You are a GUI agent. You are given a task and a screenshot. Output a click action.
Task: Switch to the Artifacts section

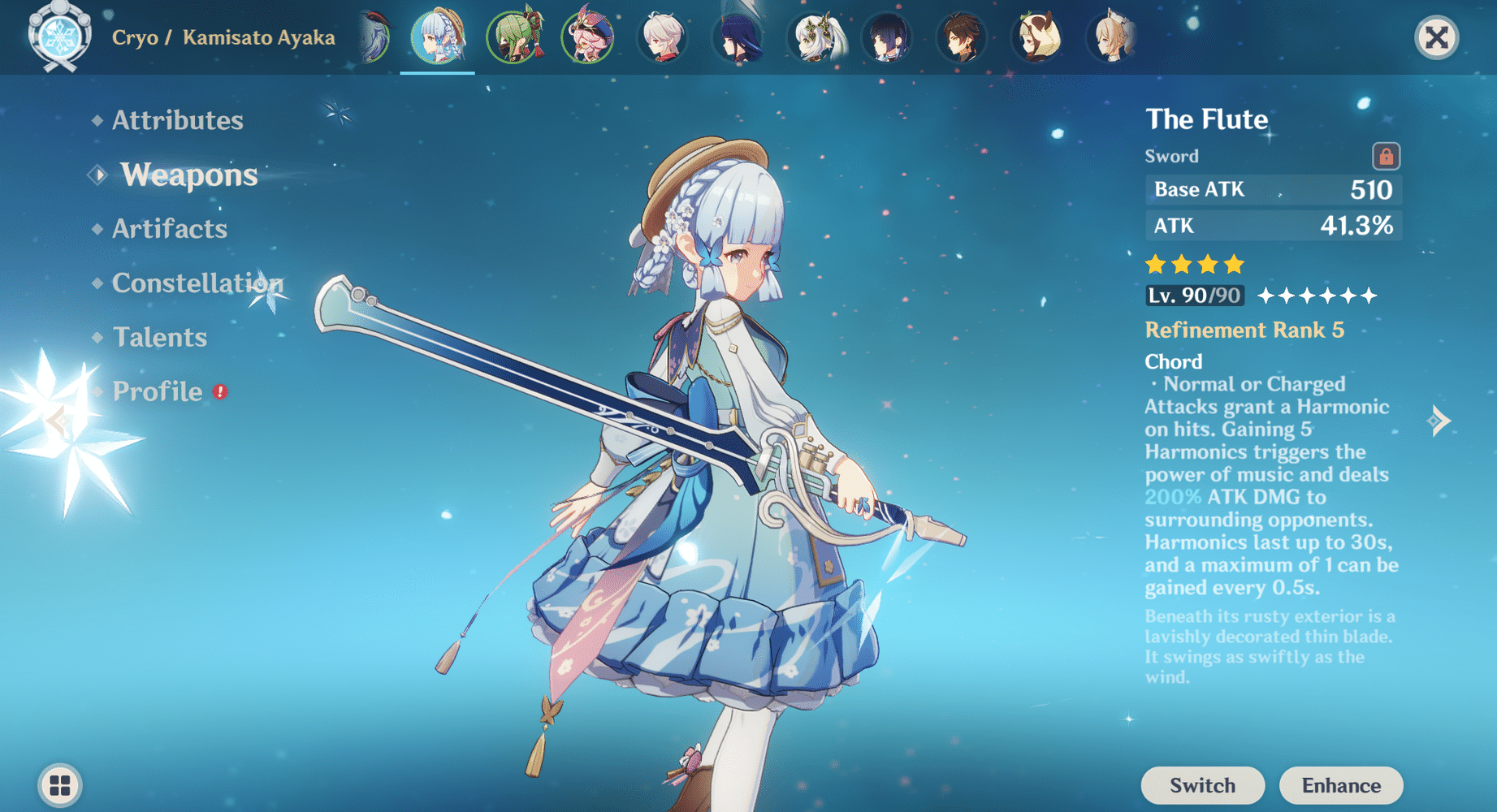coord(170,229)
